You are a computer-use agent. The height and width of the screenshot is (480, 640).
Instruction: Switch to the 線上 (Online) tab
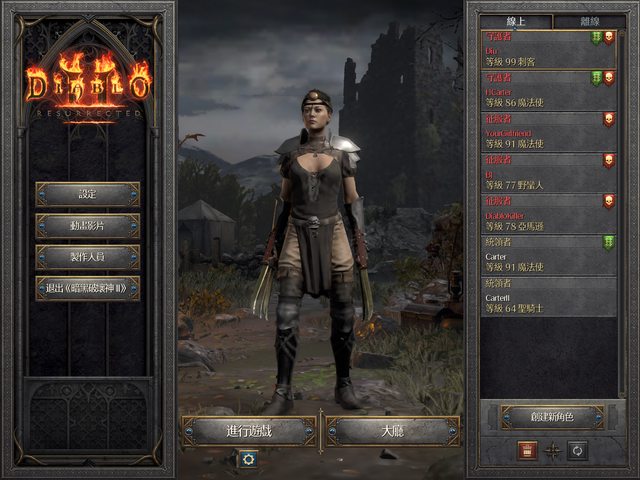(514, 20)
